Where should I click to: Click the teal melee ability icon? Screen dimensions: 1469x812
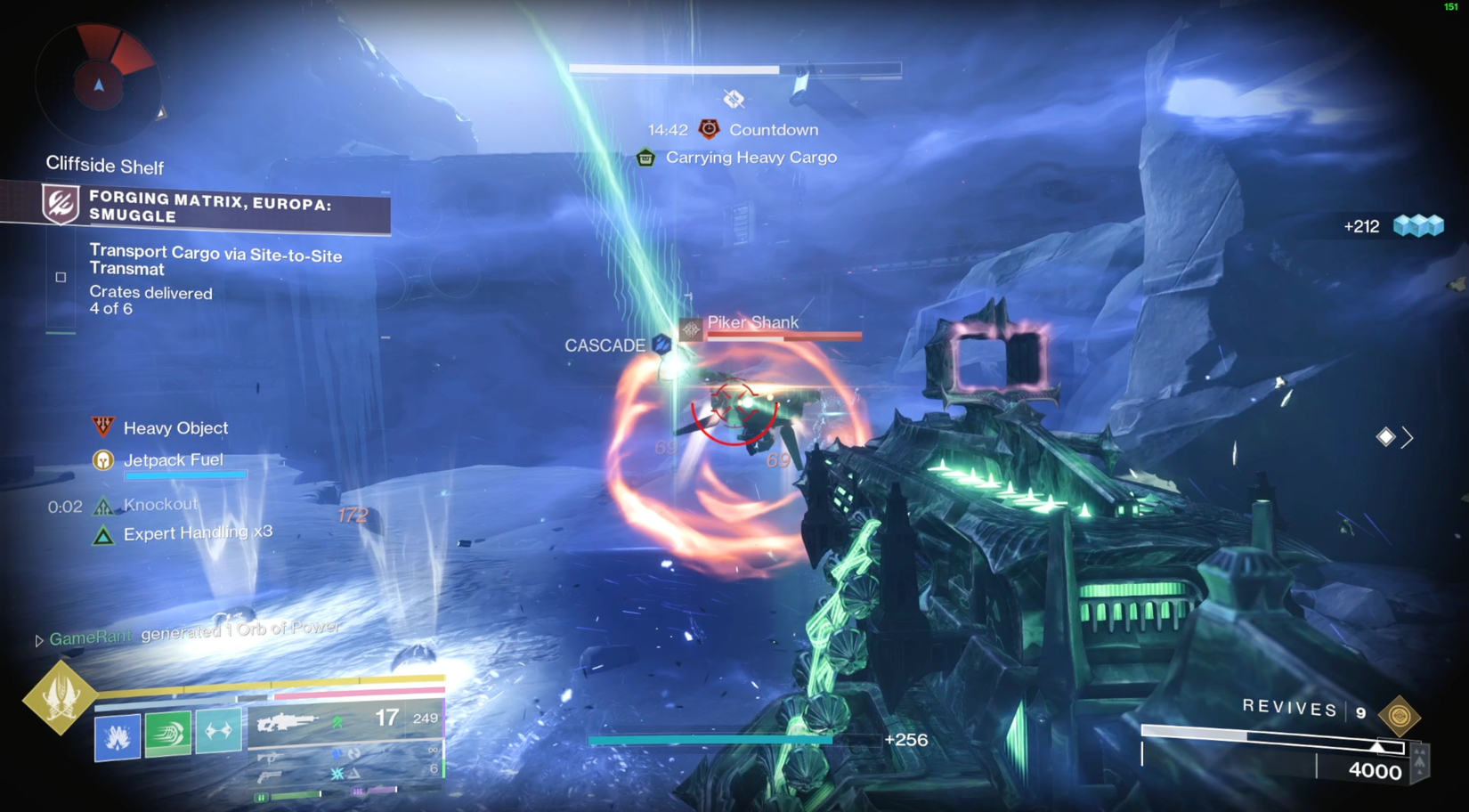click(219, 728)
